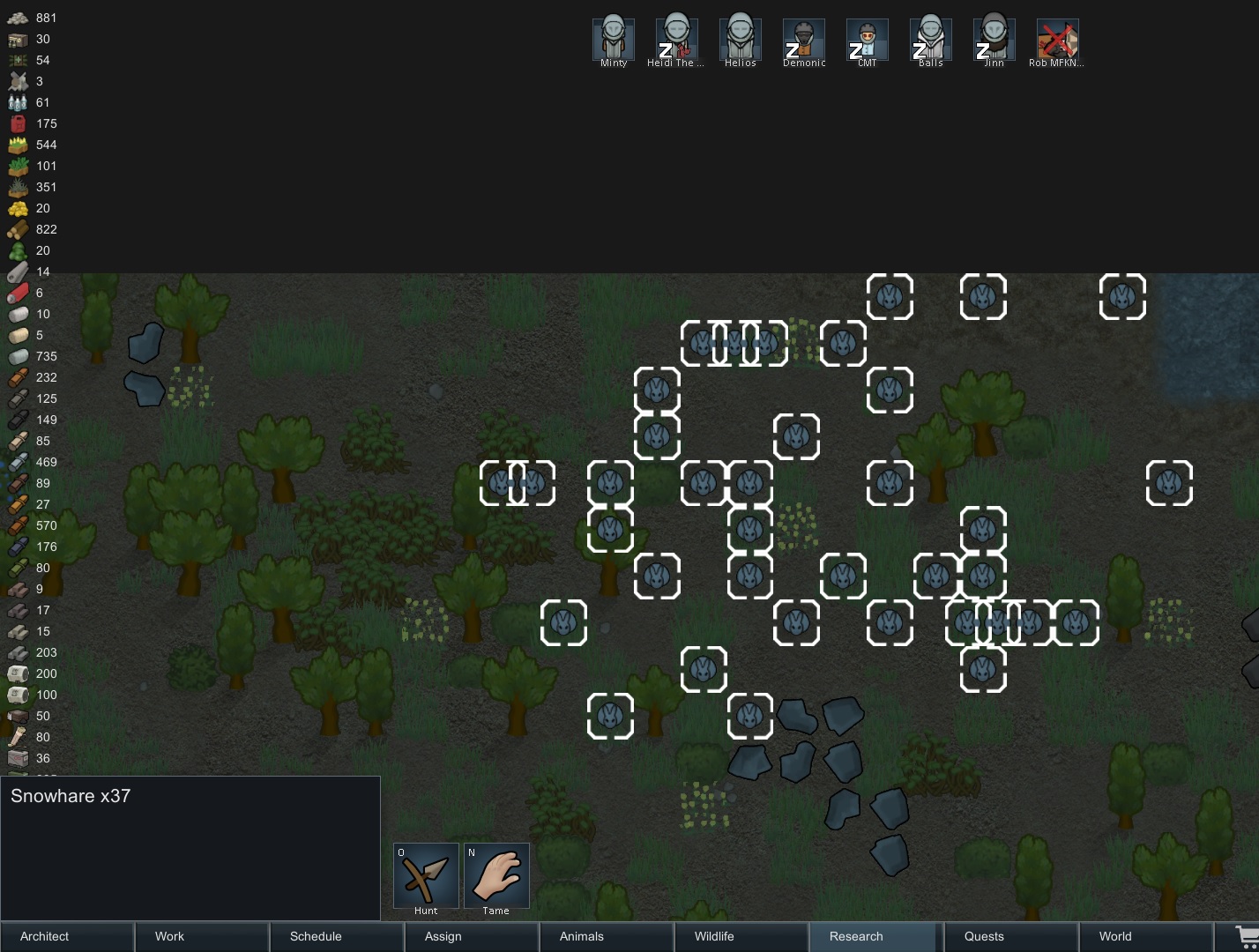Click the Snowhare x37 selection info panel
This screenshot has height=952, width=1259.
coord(190,846)
